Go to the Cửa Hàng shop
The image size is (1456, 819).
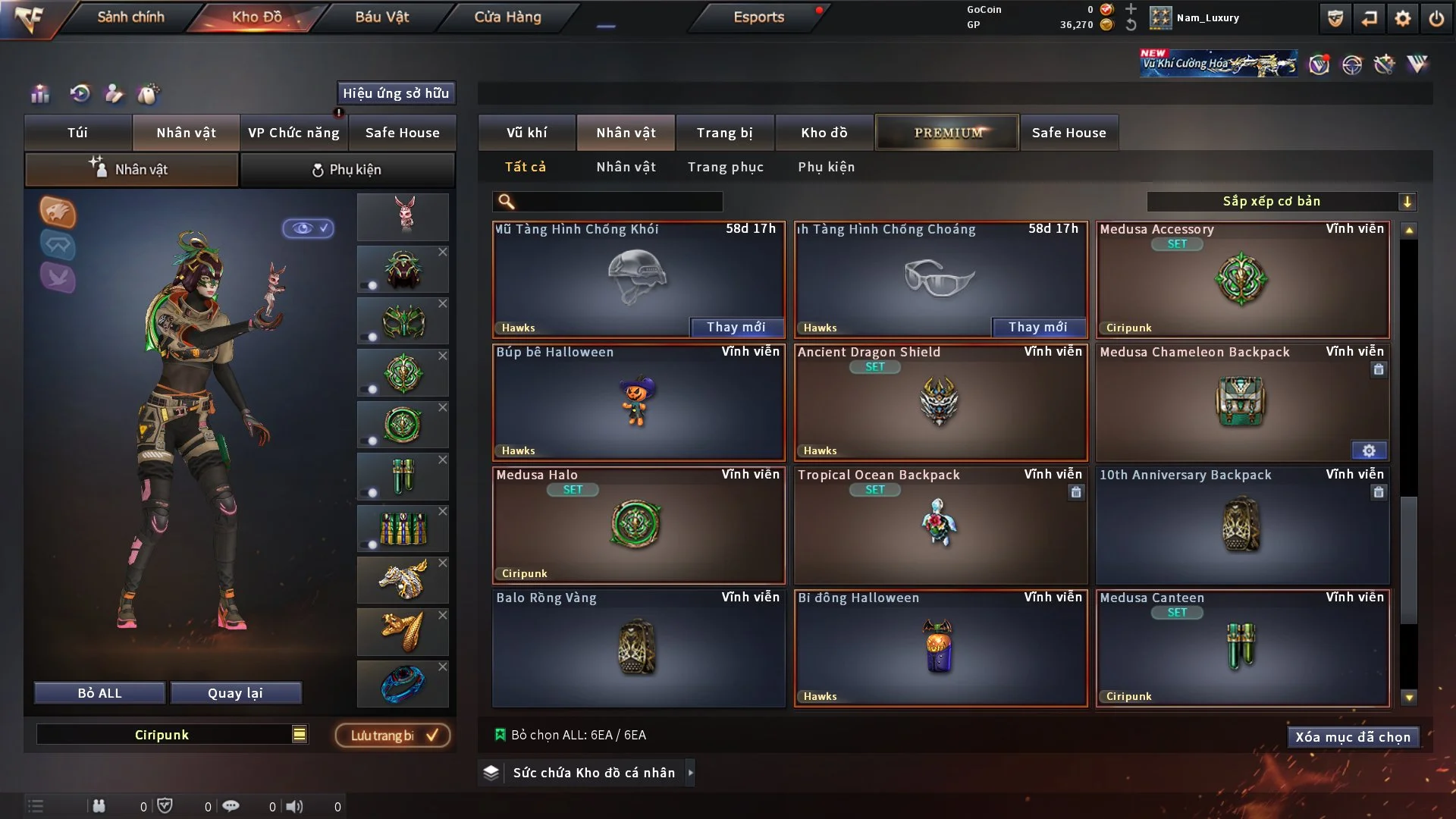click(507, 17)
